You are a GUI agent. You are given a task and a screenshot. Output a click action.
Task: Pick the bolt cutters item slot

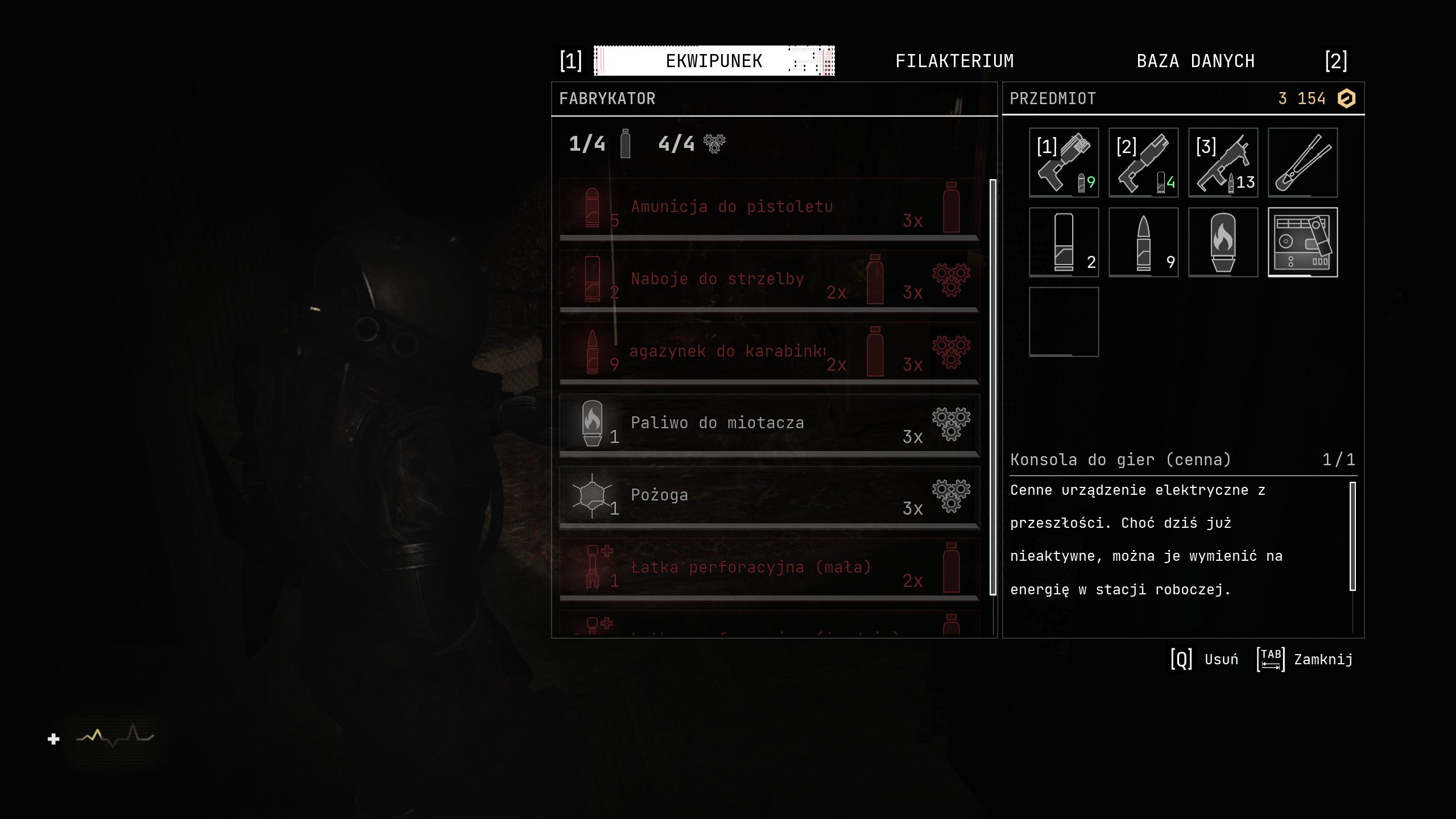pos(1302,163)
